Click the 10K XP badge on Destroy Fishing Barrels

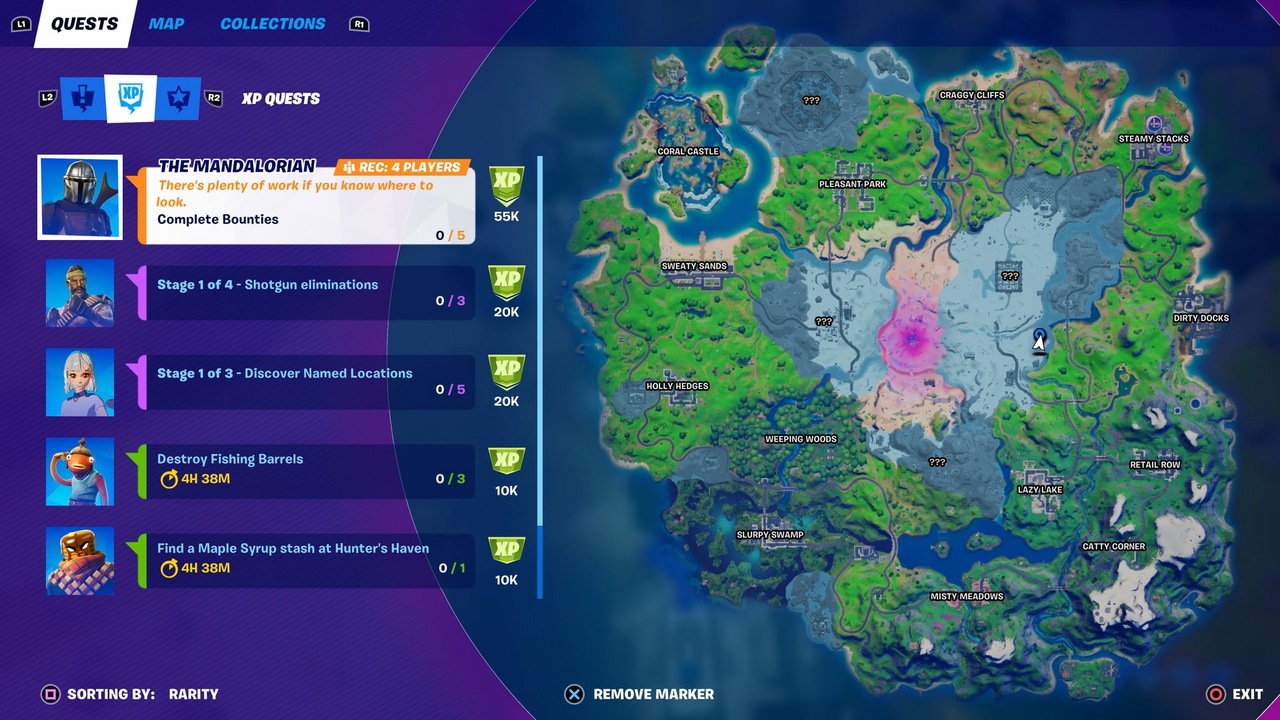click(x=506, y=470)
